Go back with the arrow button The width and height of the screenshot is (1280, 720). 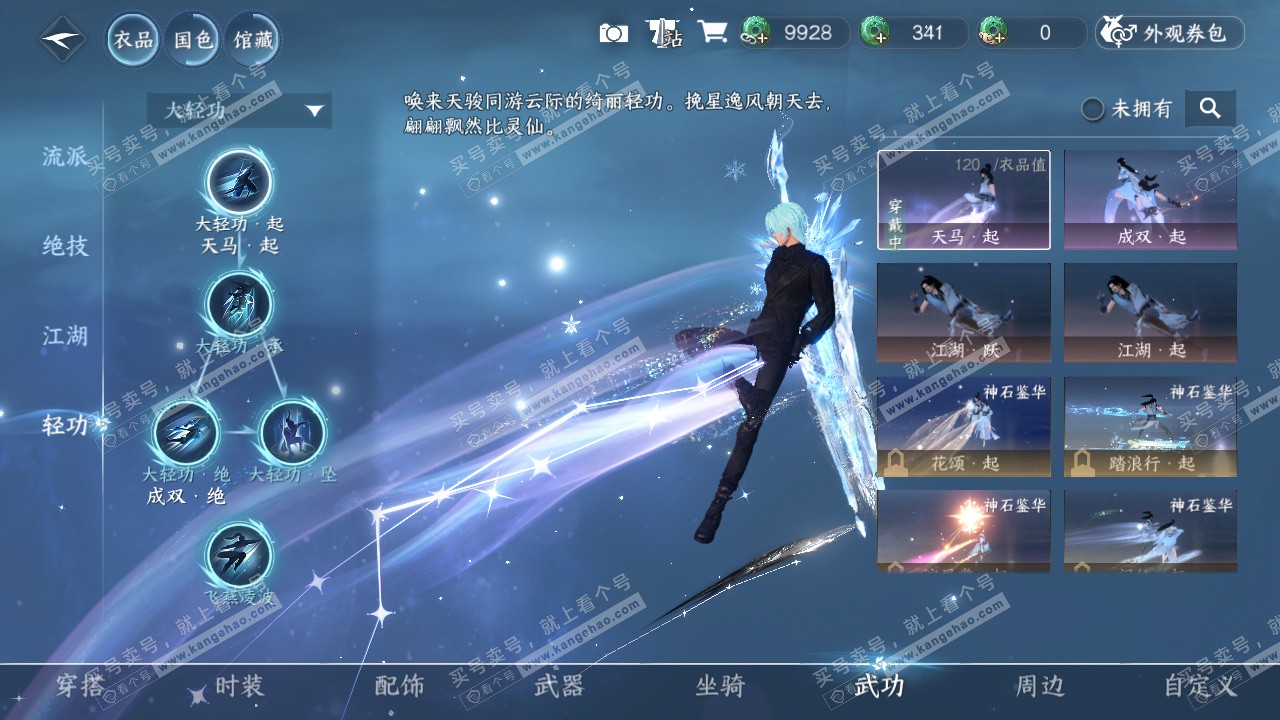[x=62, y=39]
